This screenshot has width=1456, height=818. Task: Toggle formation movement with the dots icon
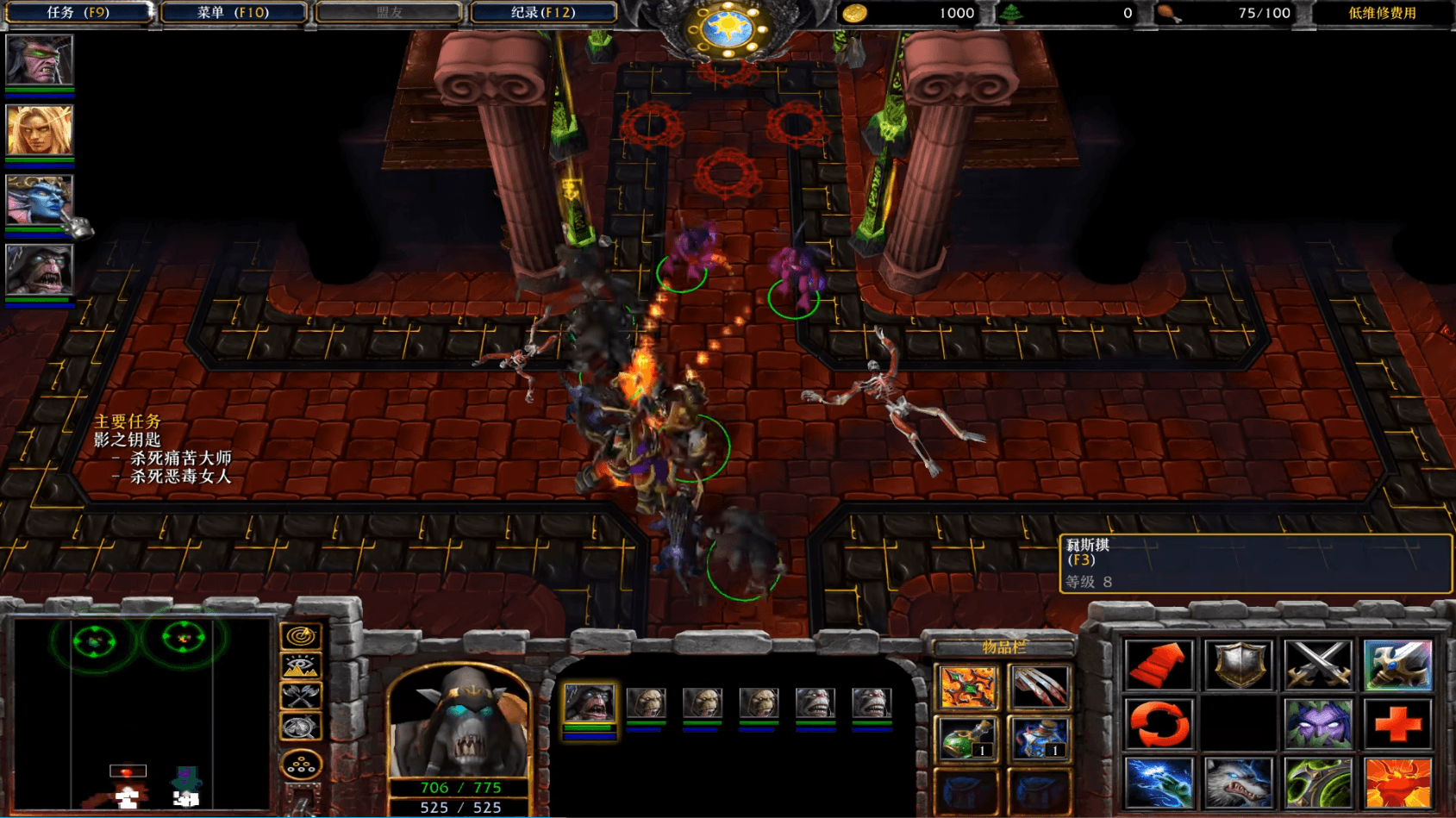coord(300,761)
